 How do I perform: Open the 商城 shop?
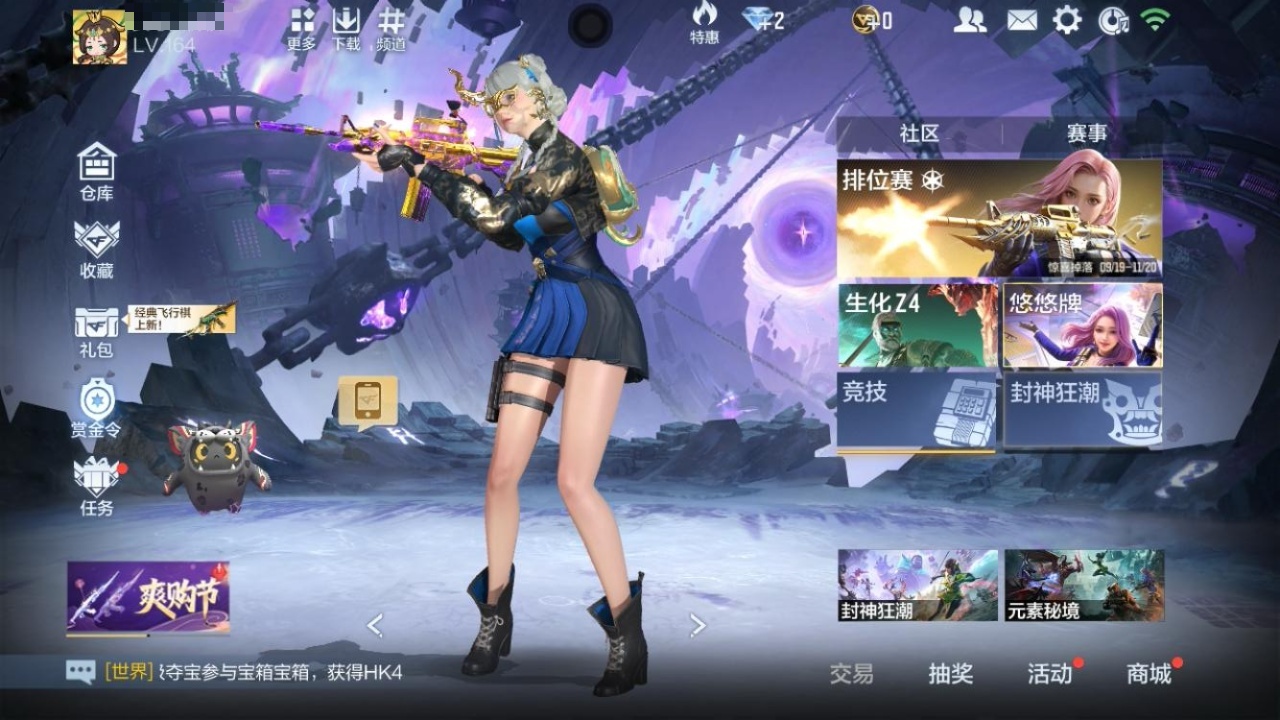coord(1149,674)
